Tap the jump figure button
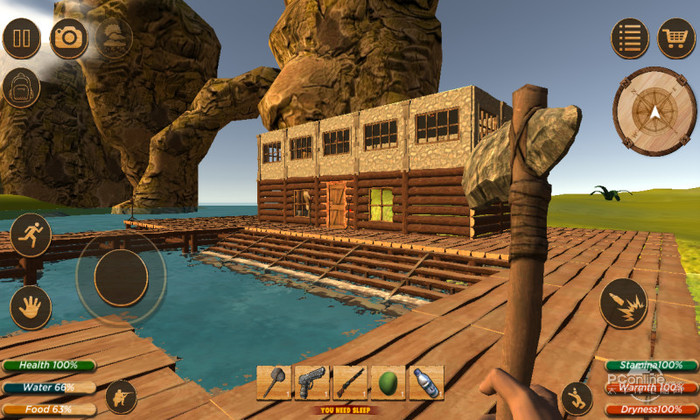 (575, 398)
